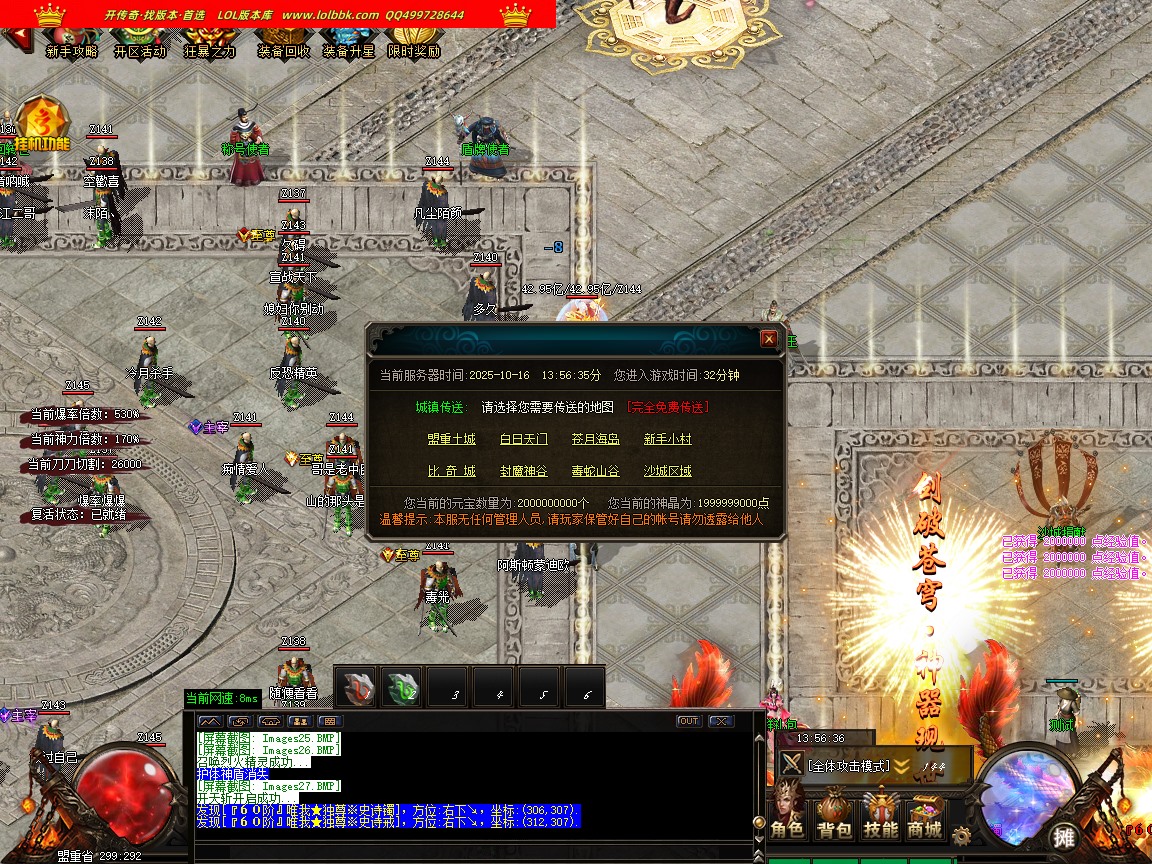This screenshot has width=1152, height=864.
Task: Close the town teleport dialog
Action: tap(768, 339)
